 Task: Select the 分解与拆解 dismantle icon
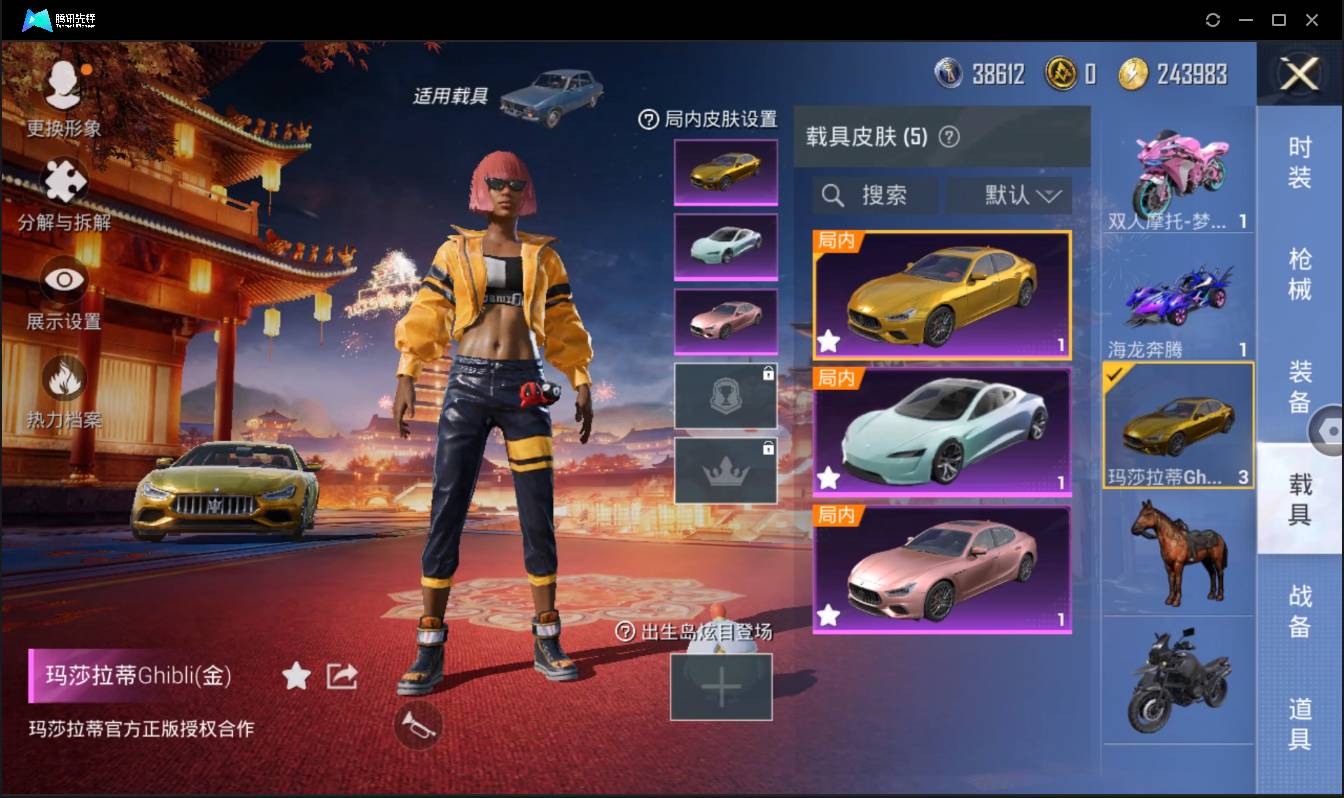coord(62,185)
